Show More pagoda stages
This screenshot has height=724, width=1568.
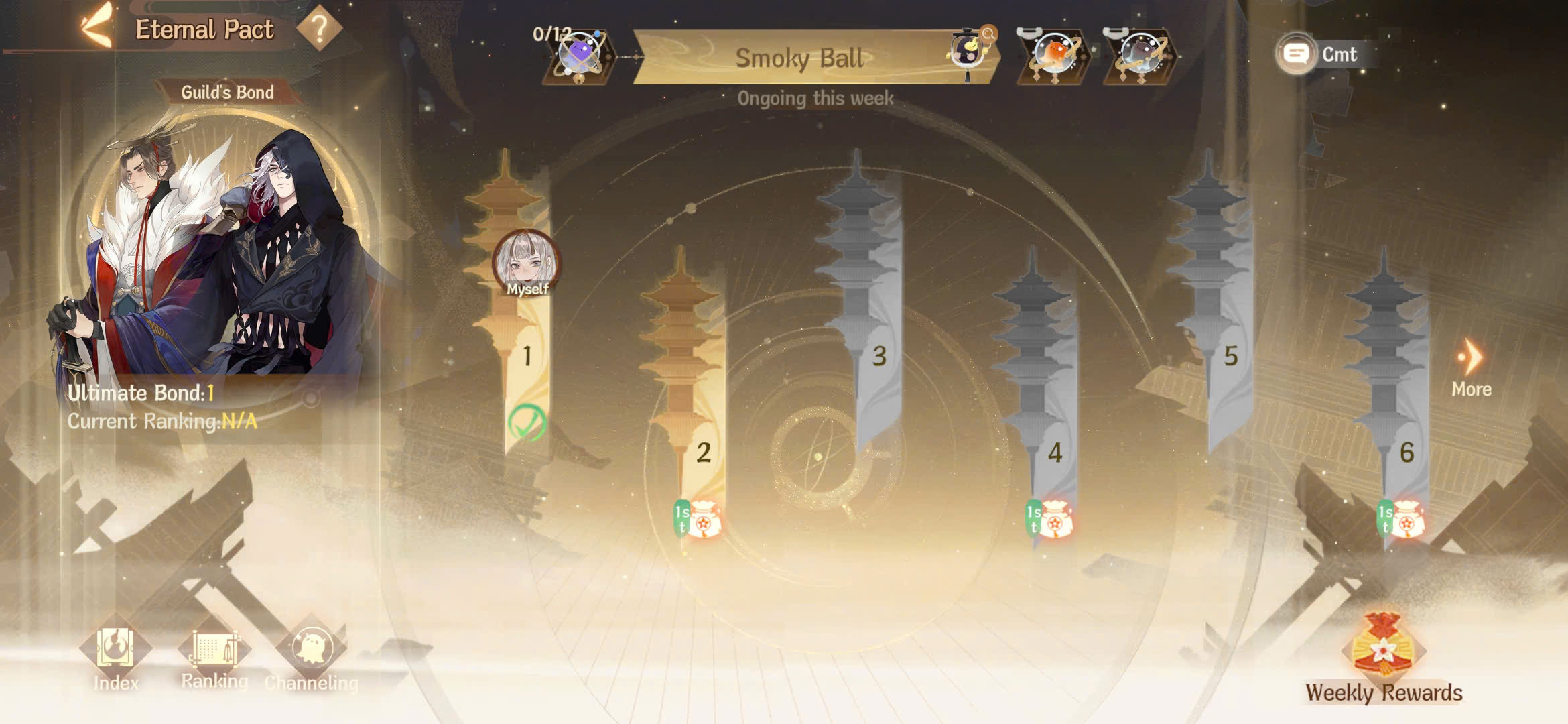point(1472,367)
